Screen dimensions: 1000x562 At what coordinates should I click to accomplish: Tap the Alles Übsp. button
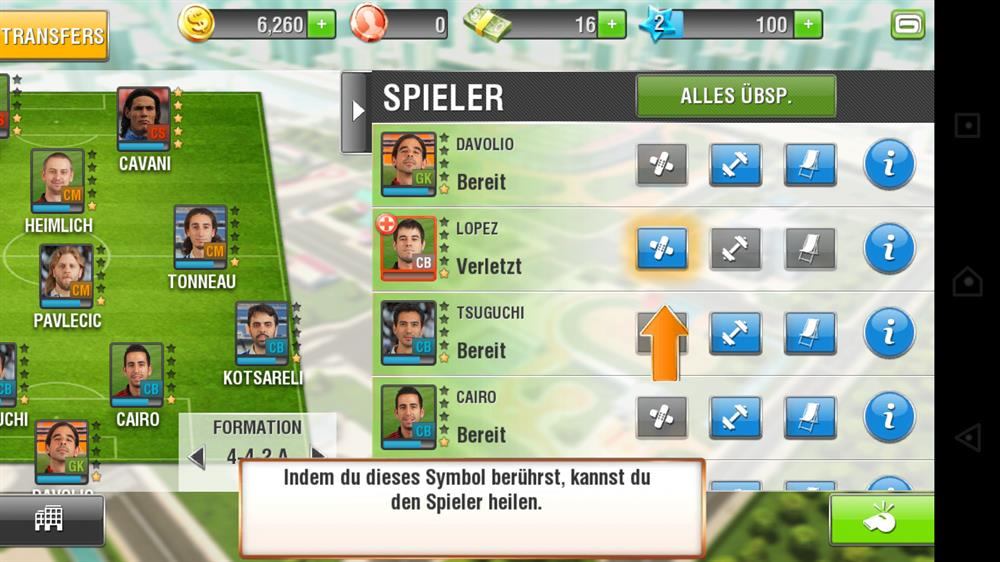tap(736, 97)
